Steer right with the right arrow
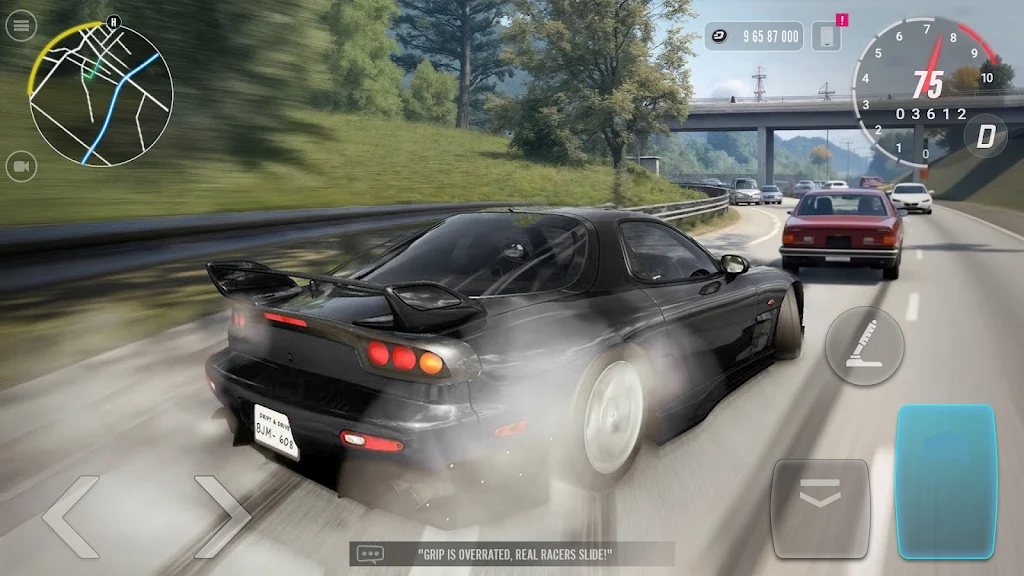 tap(221, 516)
